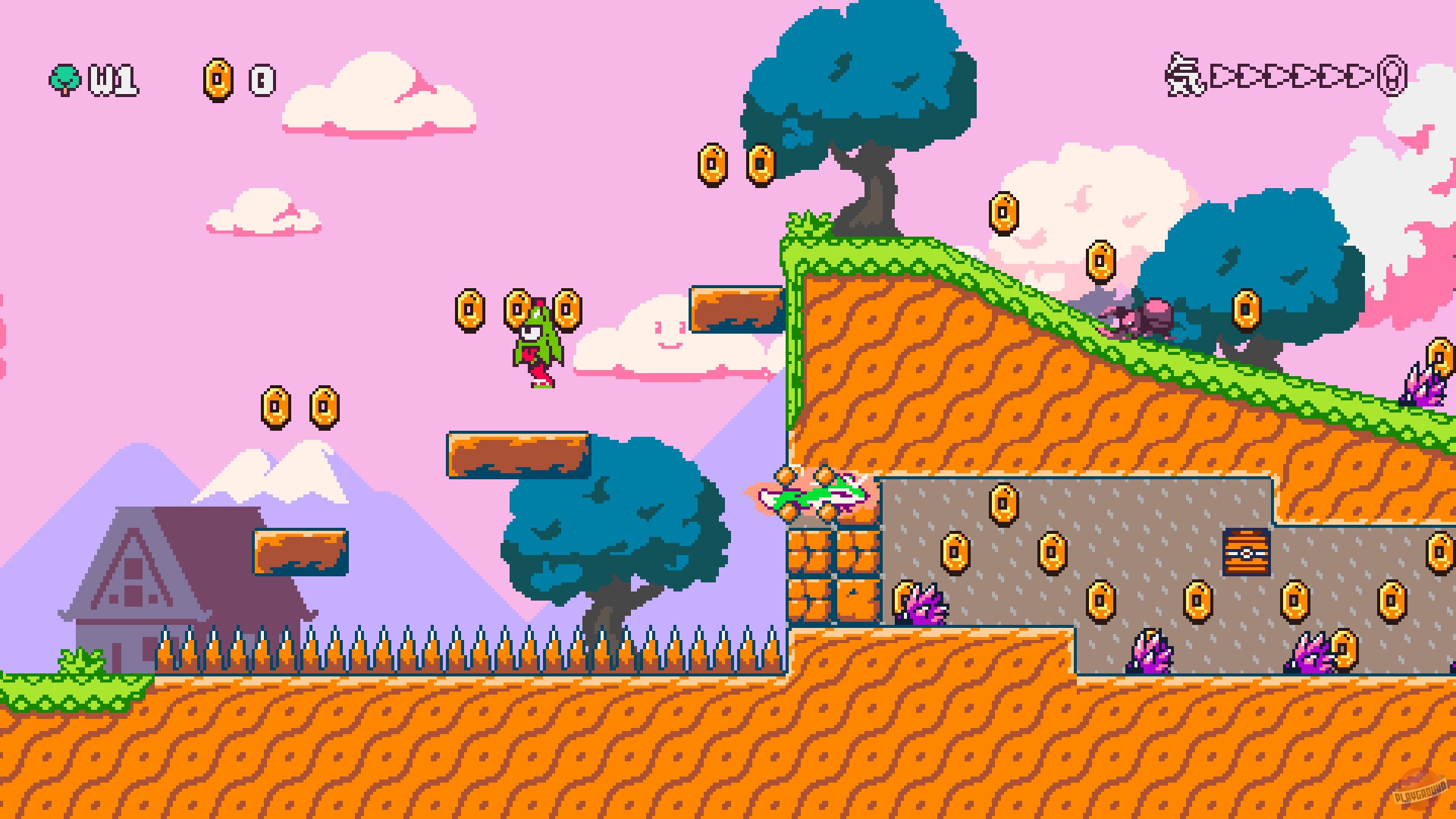Click the tree icon beside the W1 label
This screenshot has height=819, width=1456.
click(65, 78)
